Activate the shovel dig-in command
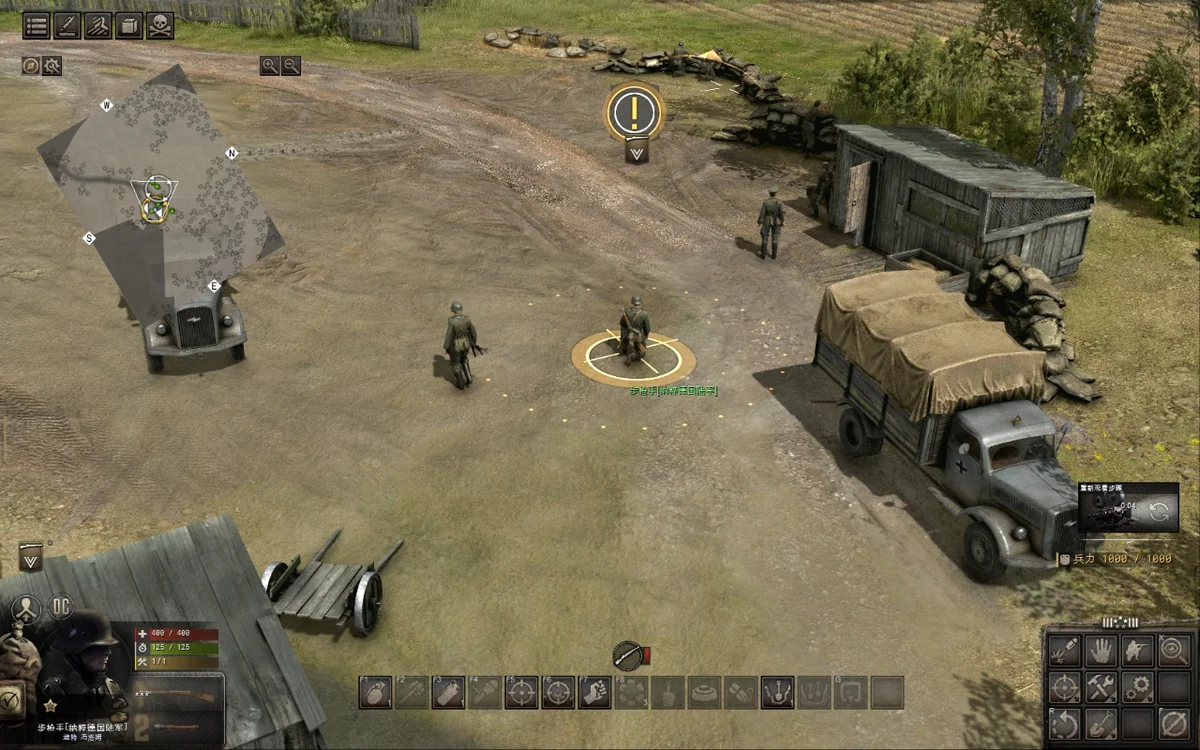This screenshot has height=750, width=1200. coord(1101,722)
